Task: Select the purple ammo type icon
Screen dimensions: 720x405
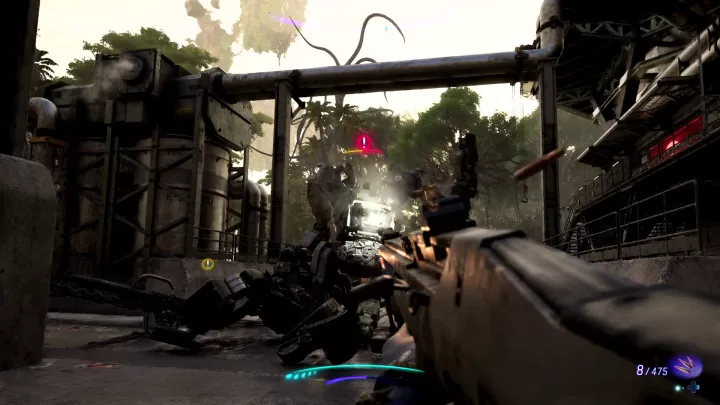Action: click(686, 367)
